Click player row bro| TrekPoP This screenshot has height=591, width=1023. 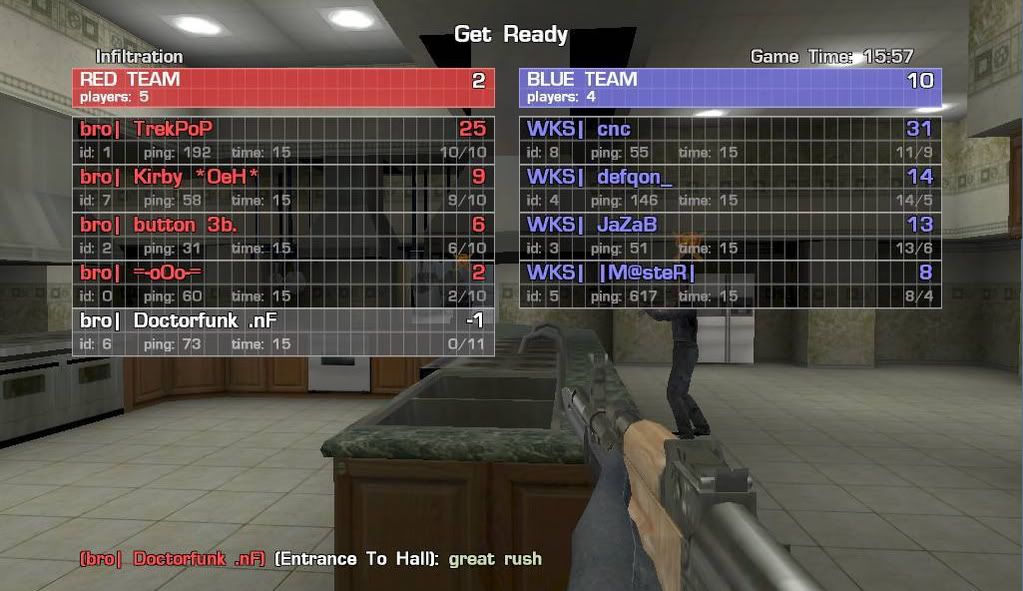click(283, 139)
